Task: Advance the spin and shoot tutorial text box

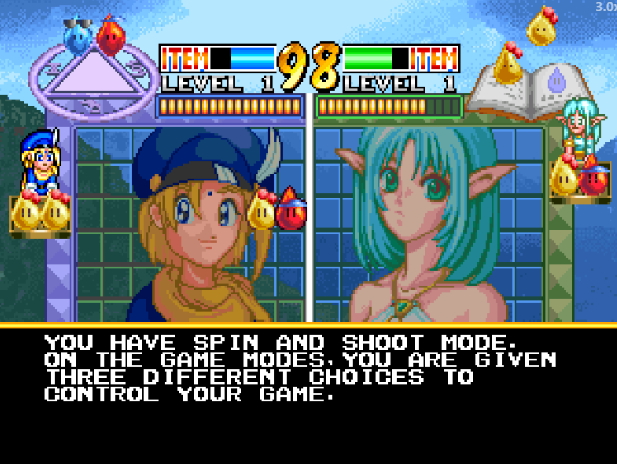Action: click(x=308, y=394)
